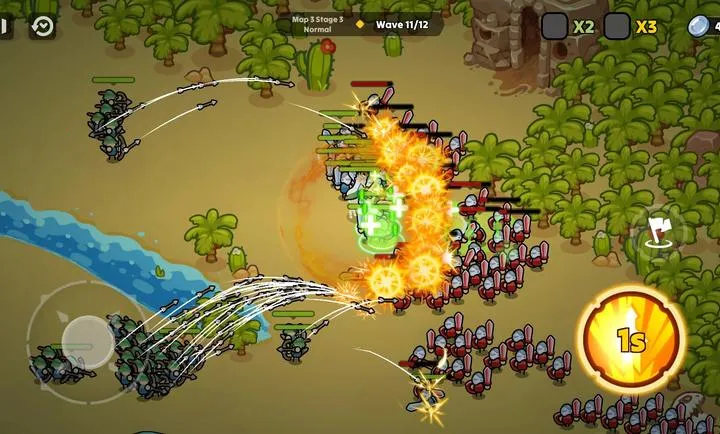The image size is (720, 434).
Task: Pause the game
Action: pos(5,27)
